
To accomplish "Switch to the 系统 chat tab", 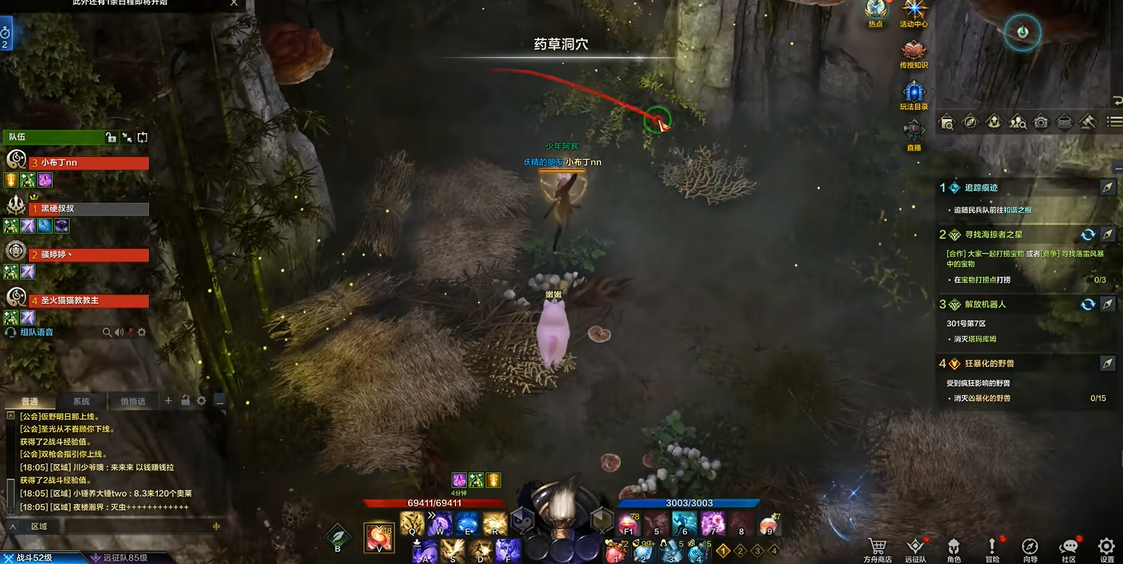I will pos(81,401).
